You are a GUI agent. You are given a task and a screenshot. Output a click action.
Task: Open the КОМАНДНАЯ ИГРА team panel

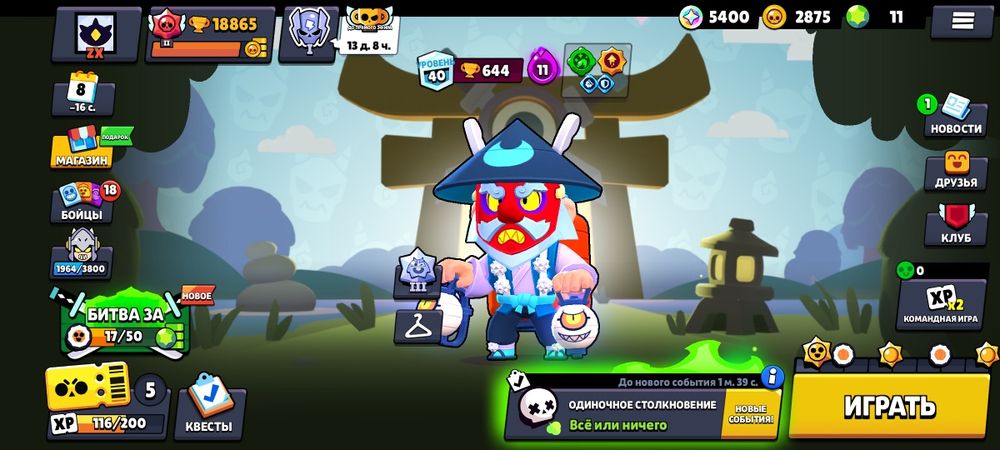940,302
